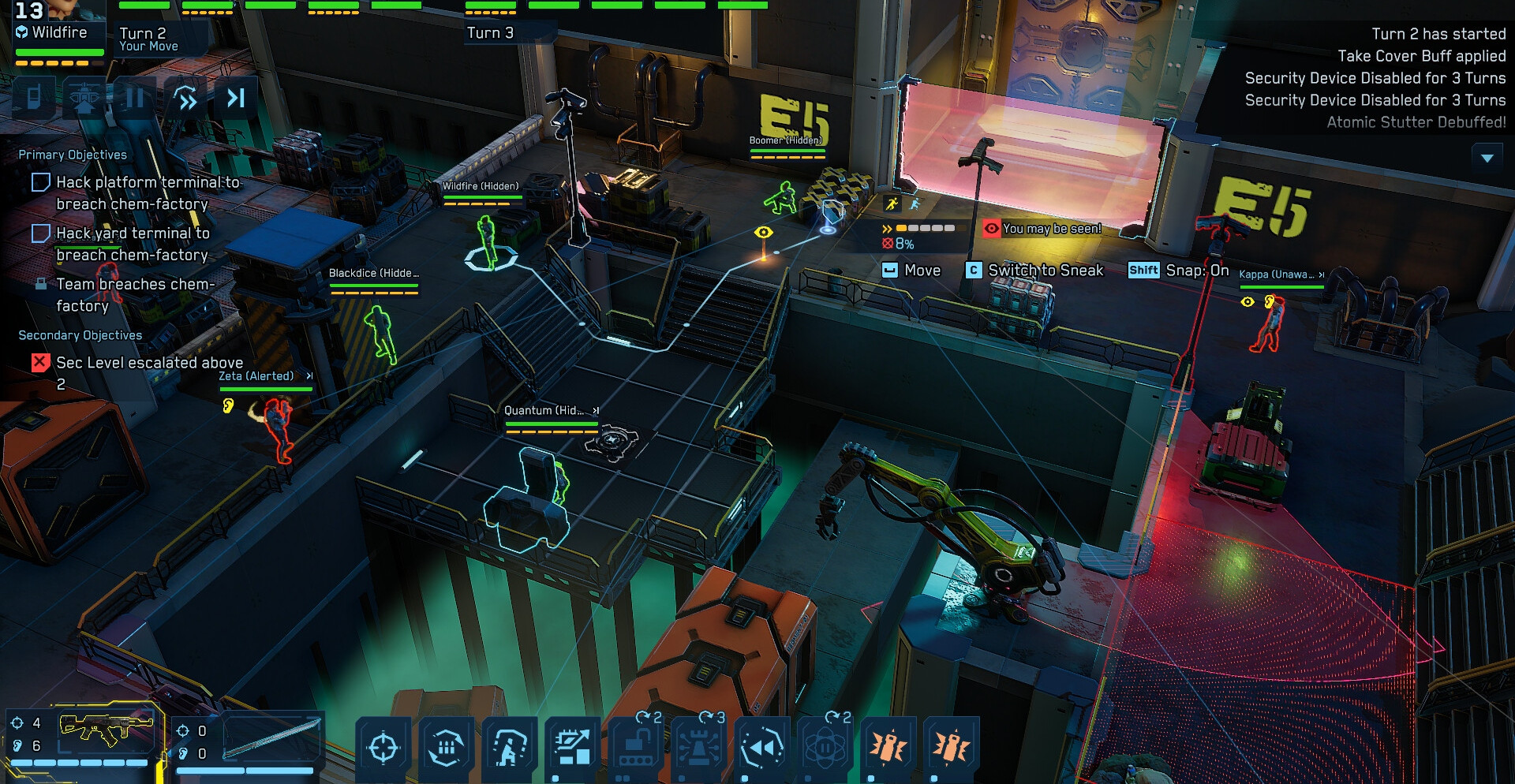Image resolution: width=1515 pixels, height=784 pixels.
Task: Choose the chess rook network ability
Action: click(699, 747)
